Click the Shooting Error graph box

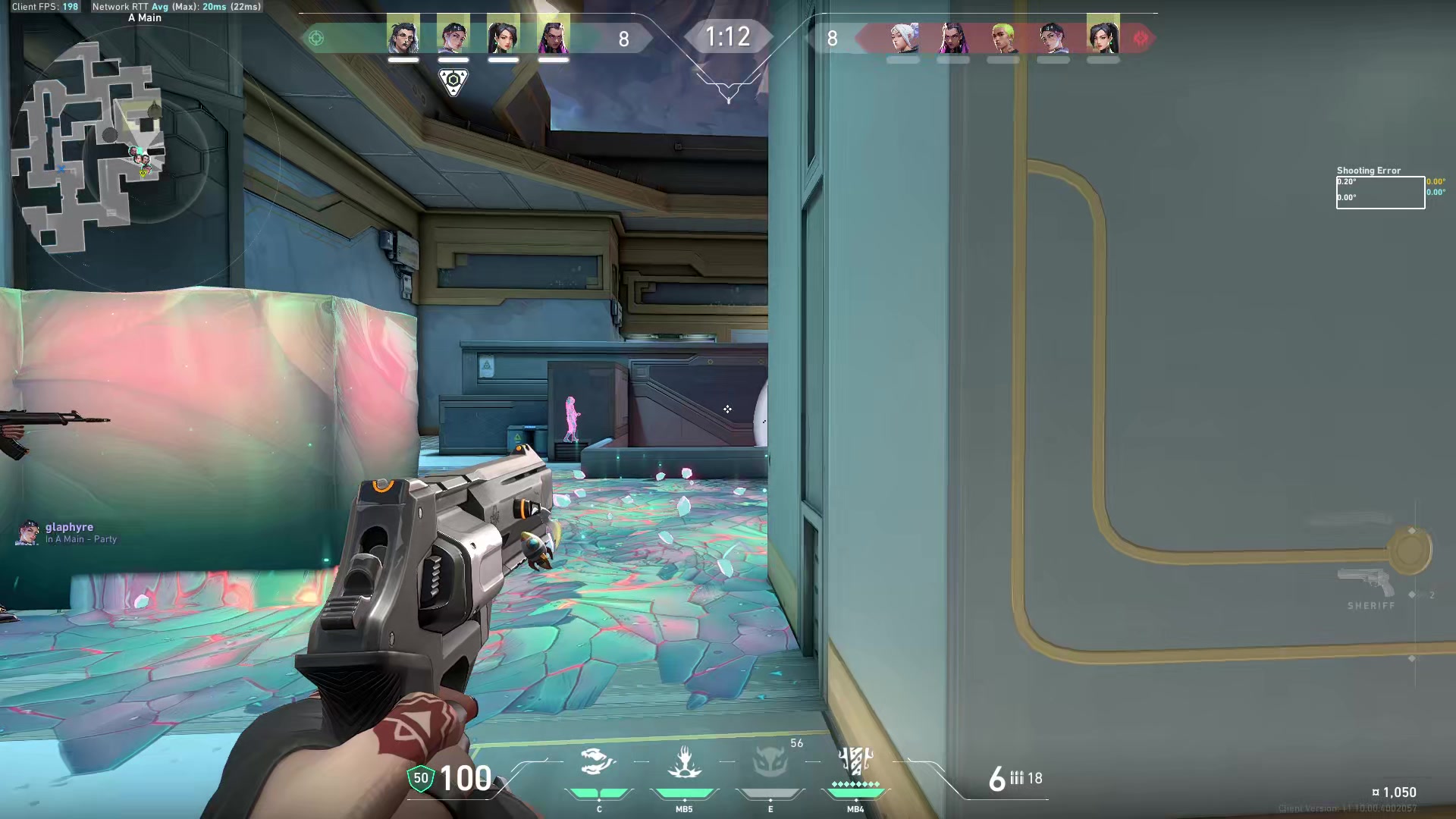click(x=1380, y=192)
